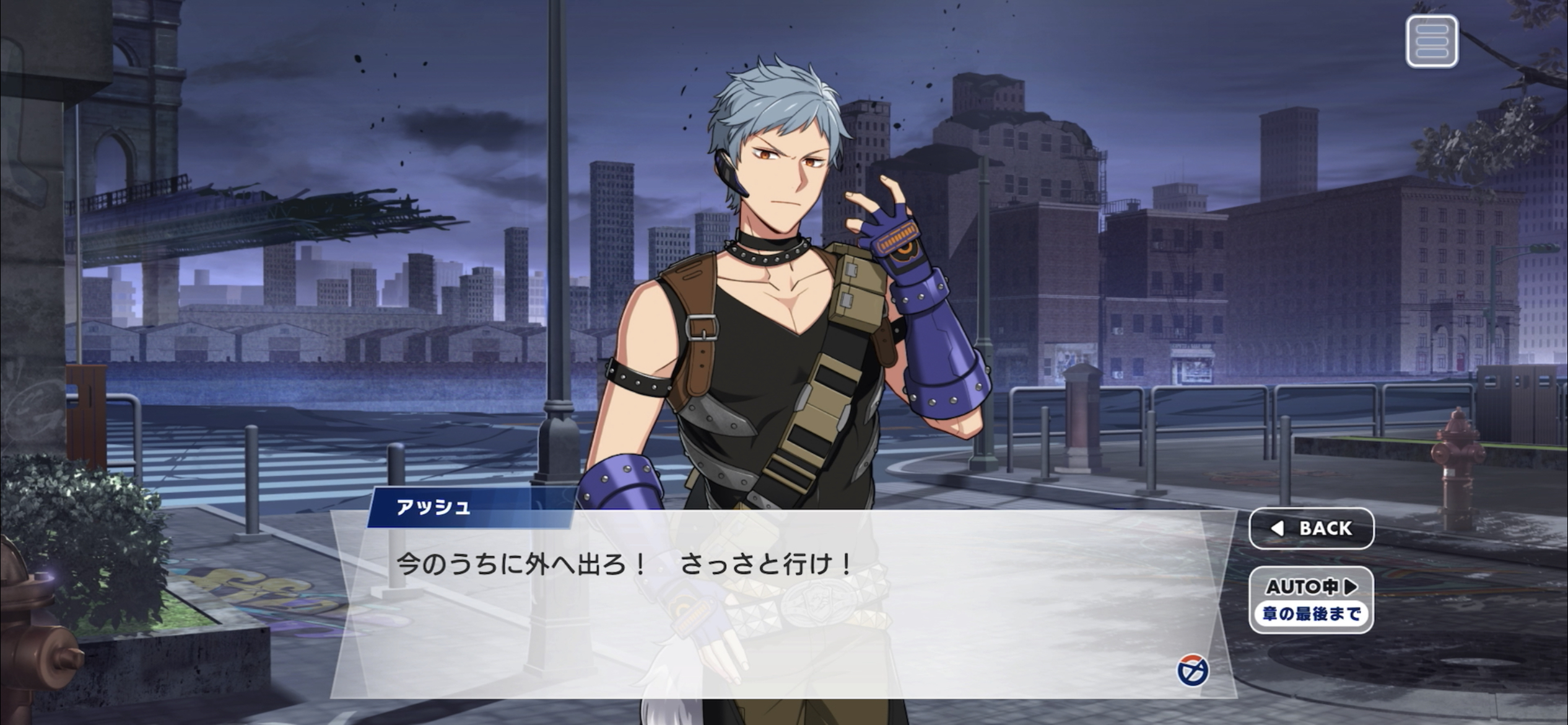Viewport: 1568px width, 725px height.
Task: Go back with the BACK button
Action: pyautogui.click(x=1311, y=528)
